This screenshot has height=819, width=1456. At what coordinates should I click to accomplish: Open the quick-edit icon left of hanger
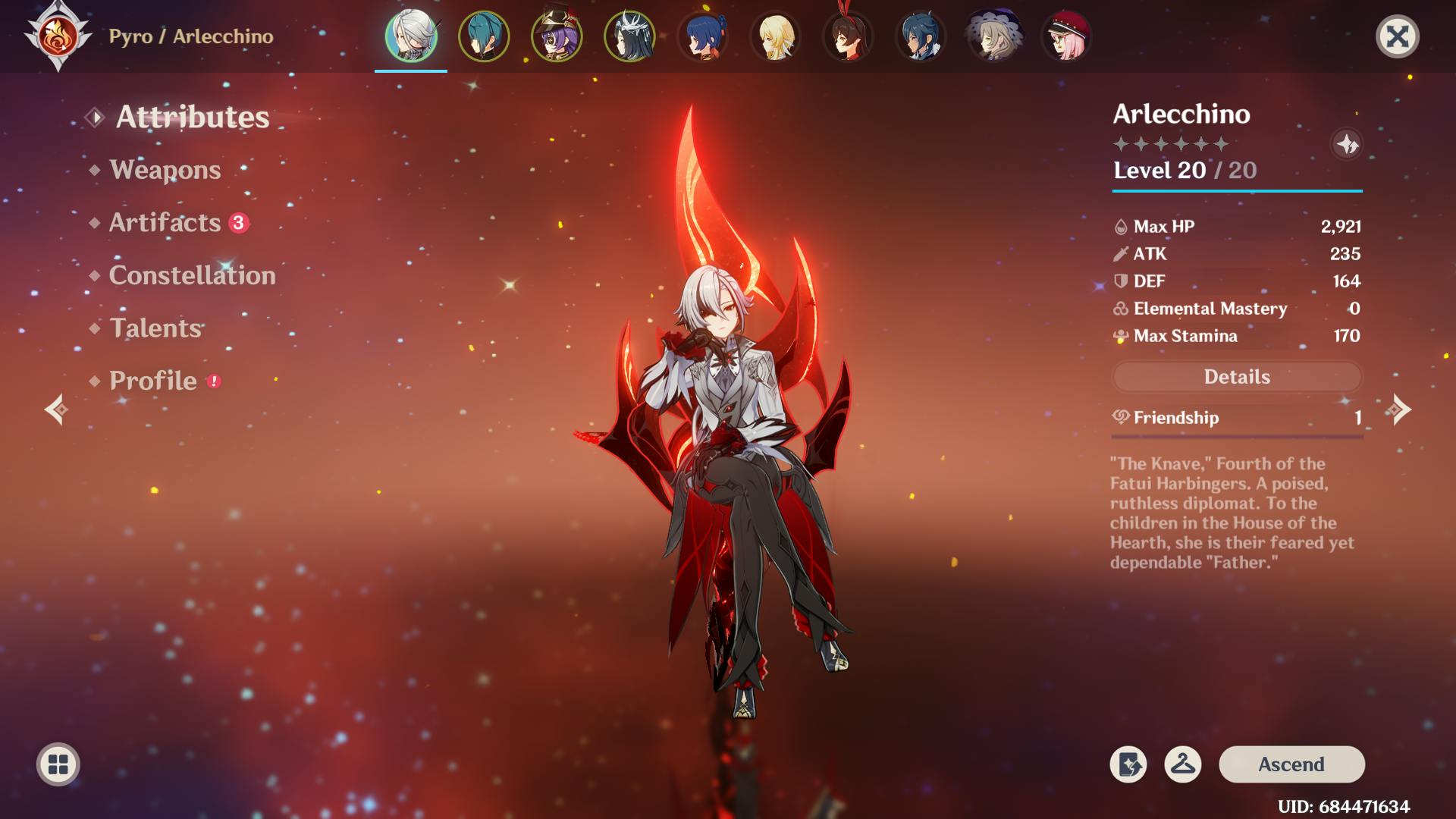click(x=1128, y=764)
